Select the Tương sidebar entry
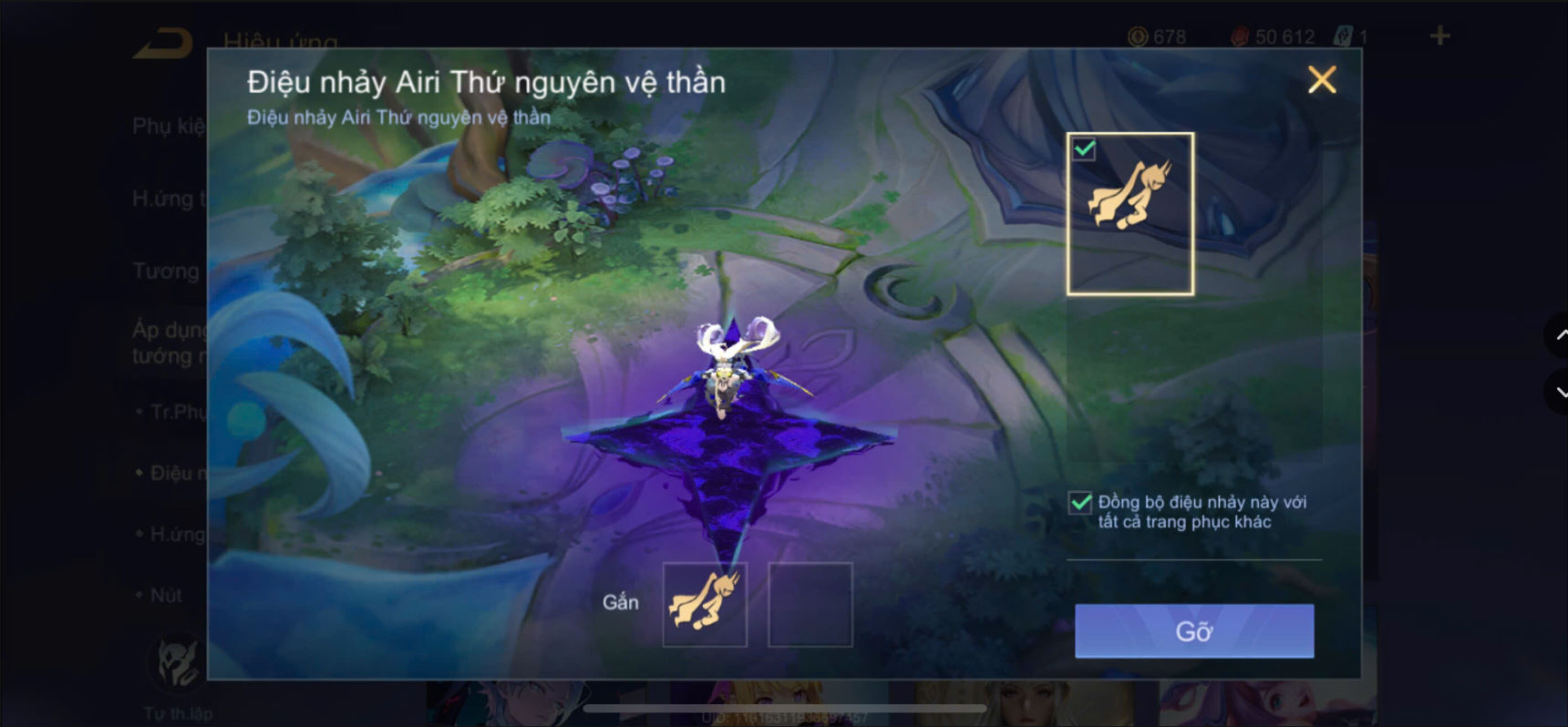The width and height of the screenshot is (1568, 727). pyautogui.click(x=165, y=271)
